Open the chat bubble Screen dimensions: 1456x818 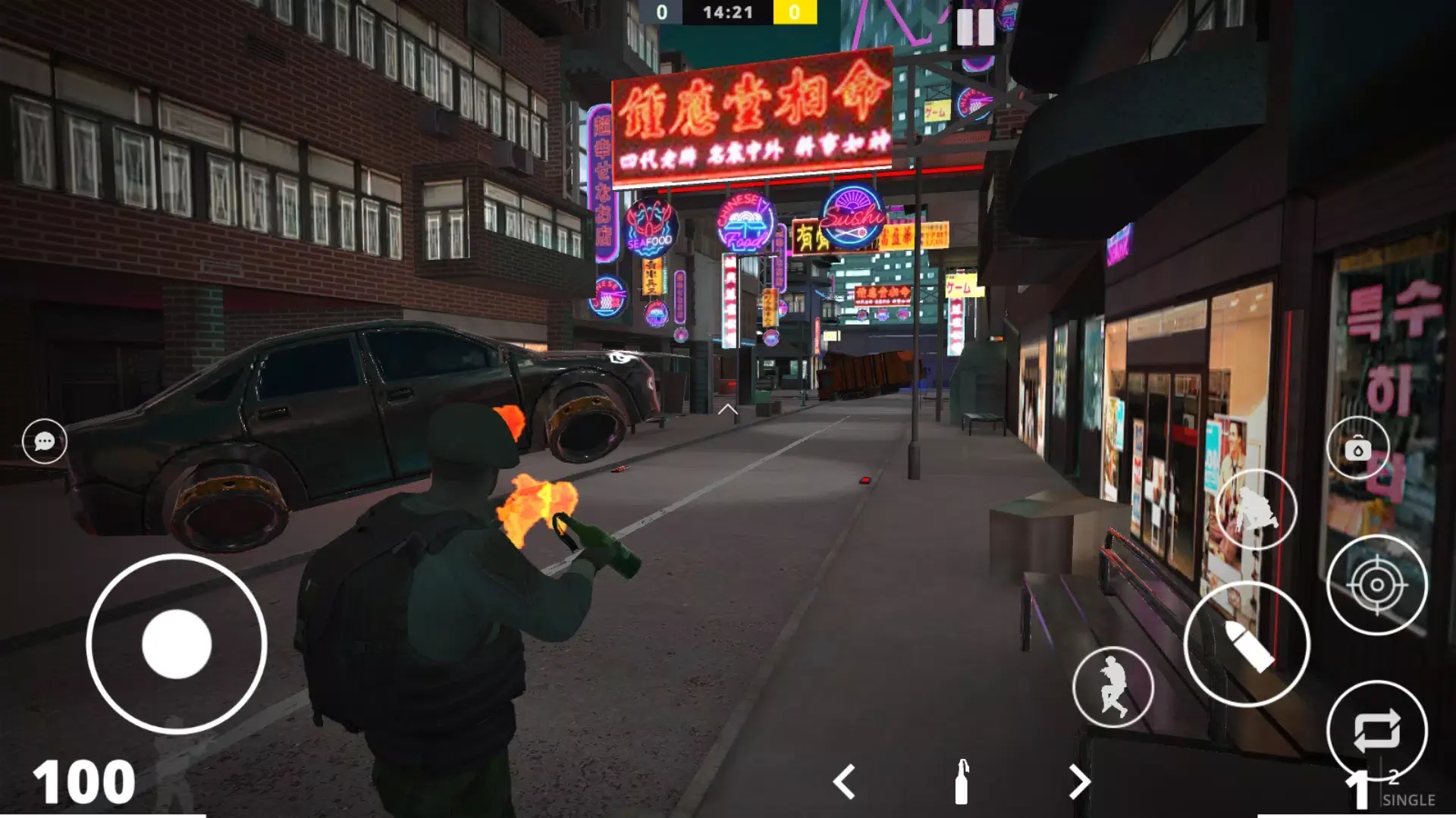tap(45, 441)
